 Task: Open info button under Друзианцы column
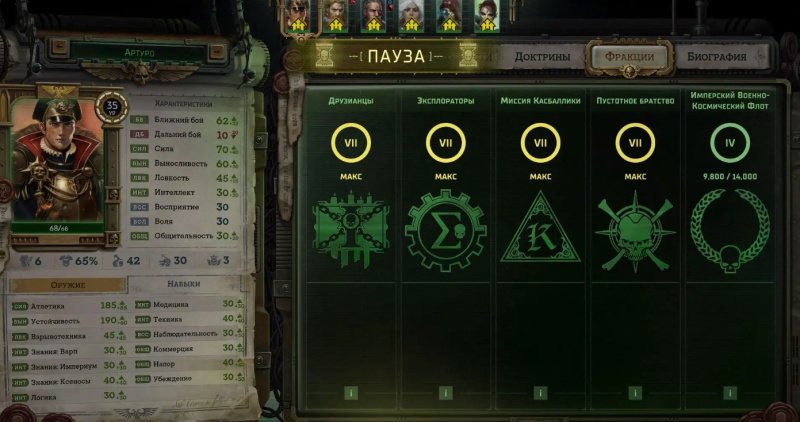[351, 393]
